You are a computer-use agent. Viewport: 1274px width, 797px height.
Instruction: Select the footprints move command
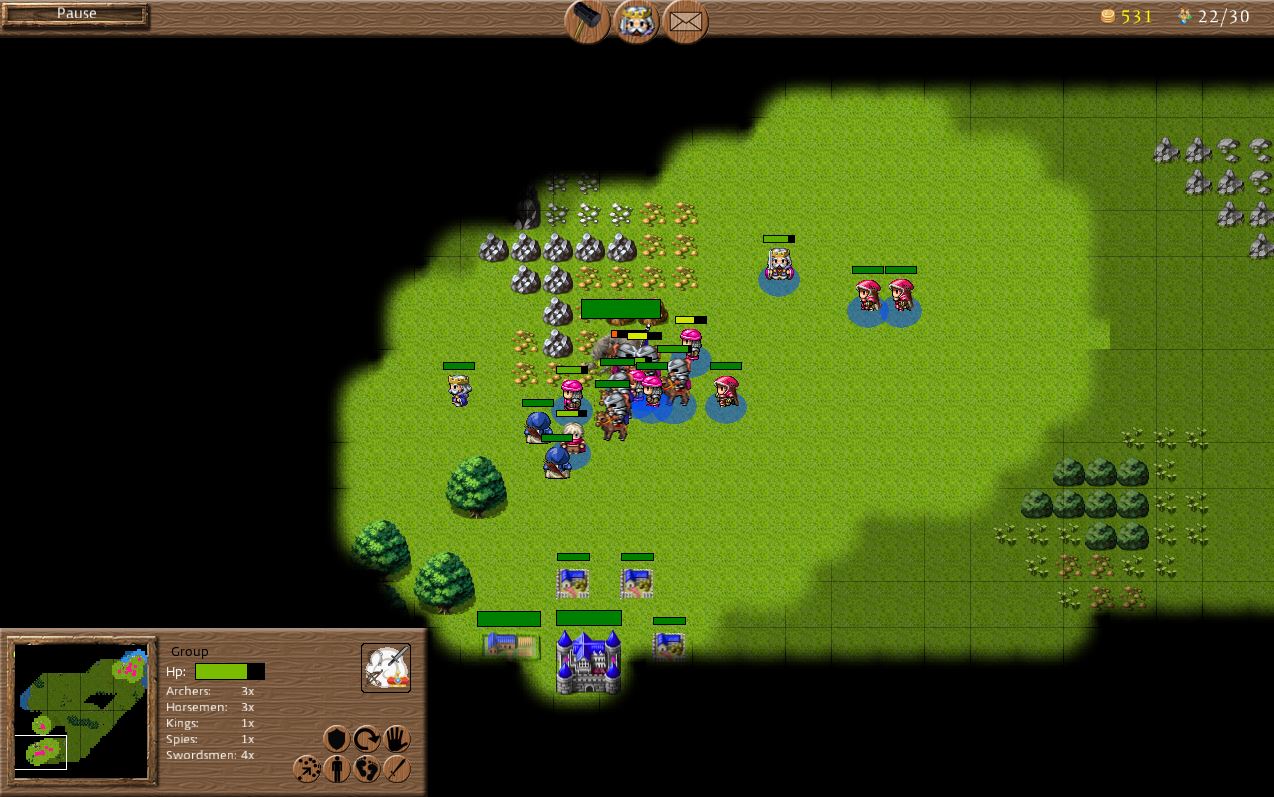[x=367, y=769]
